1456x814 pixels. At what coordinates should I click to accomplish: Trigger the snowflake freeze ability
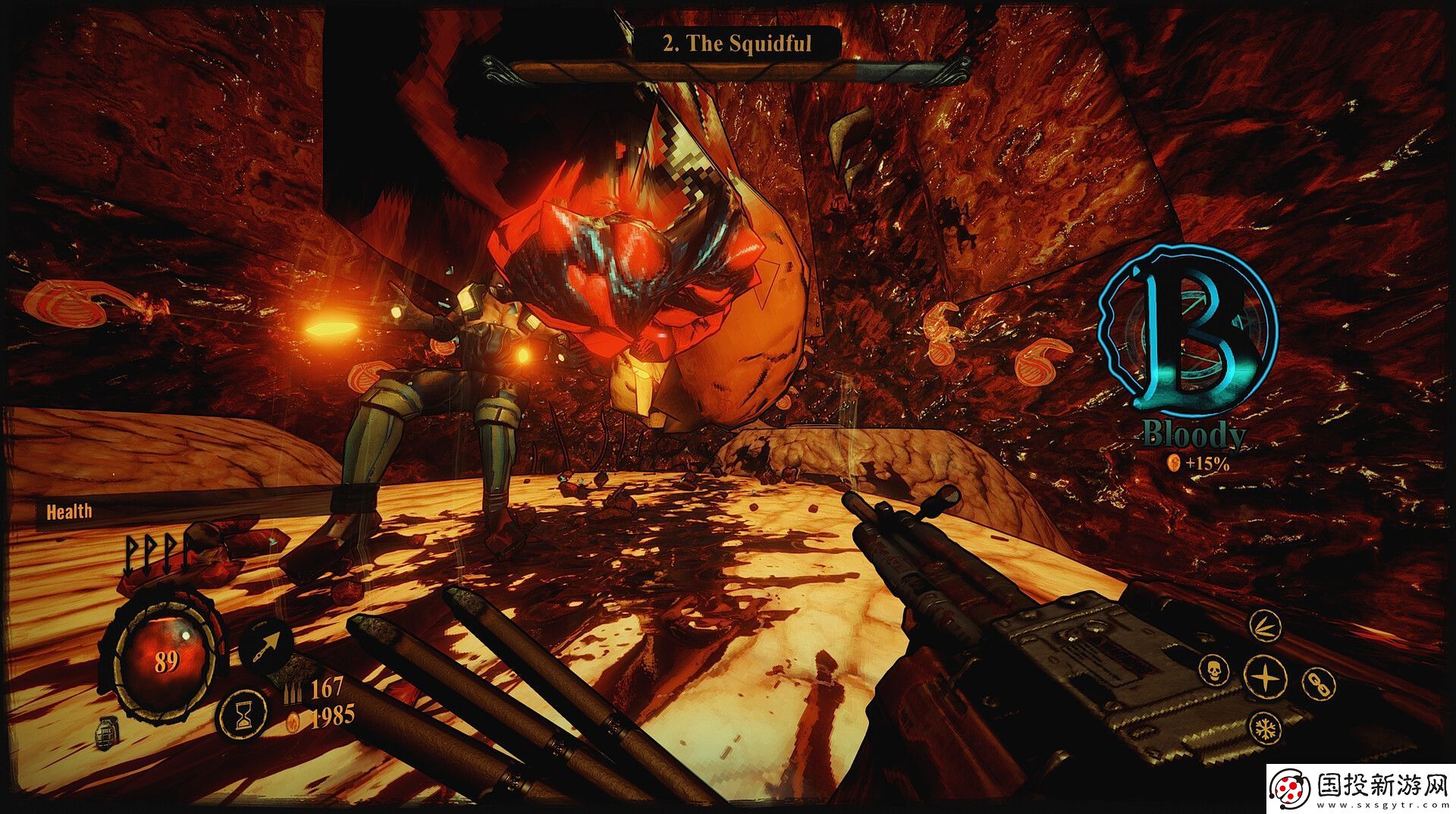click(1265, 729)
